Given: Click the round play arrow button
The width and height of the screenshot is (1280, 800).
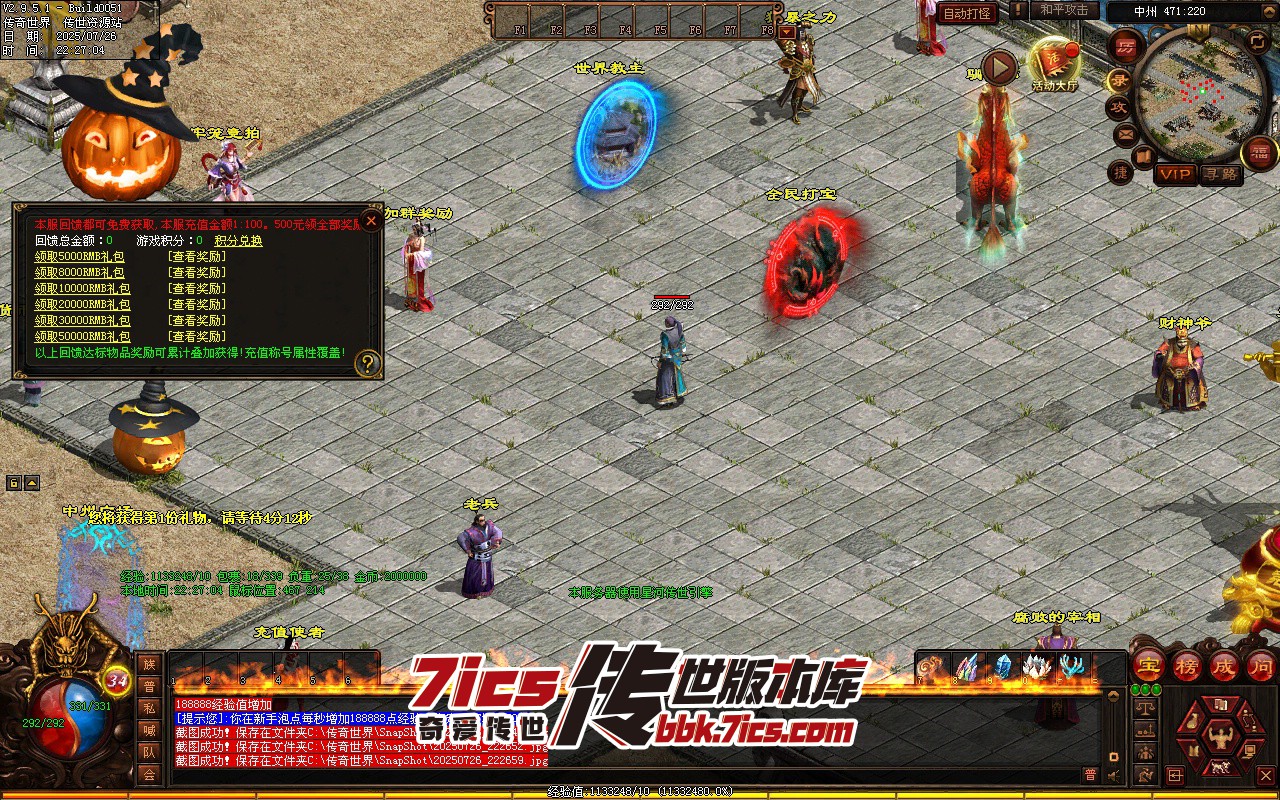Looking at the screenshot, I should click(998, 68).
